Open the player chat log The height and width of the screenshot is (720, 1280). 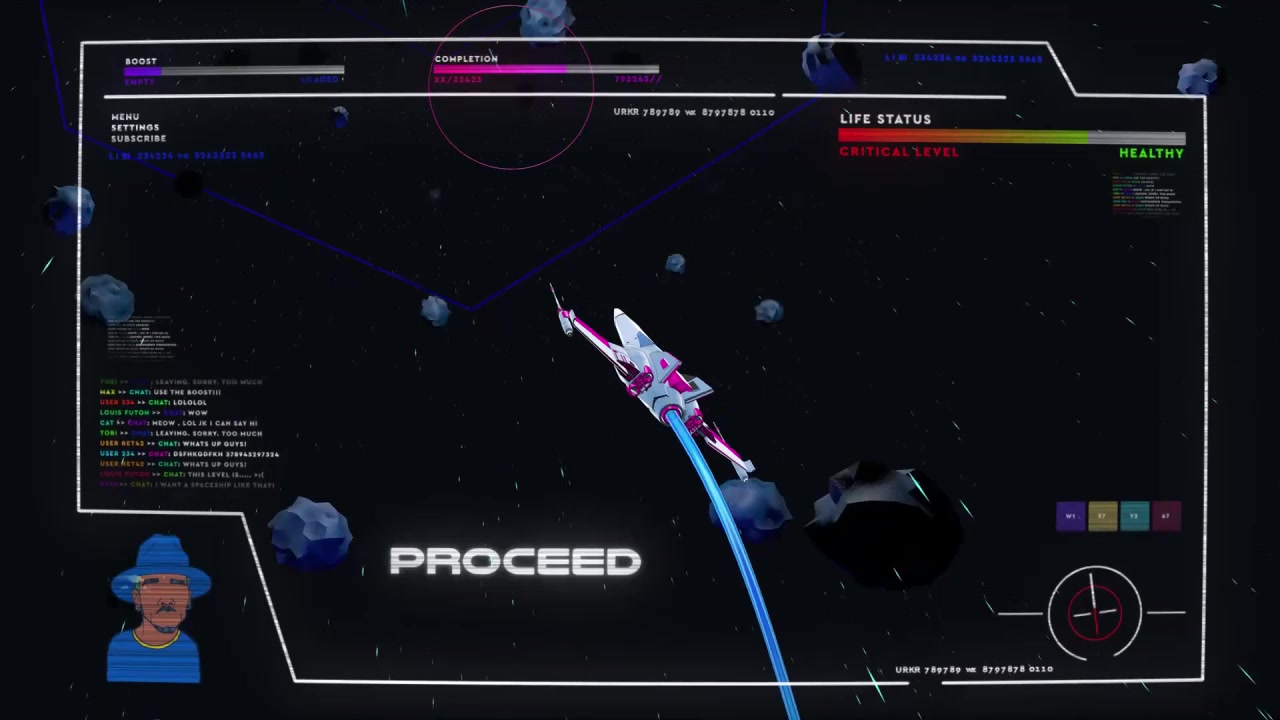coord(185,433)
